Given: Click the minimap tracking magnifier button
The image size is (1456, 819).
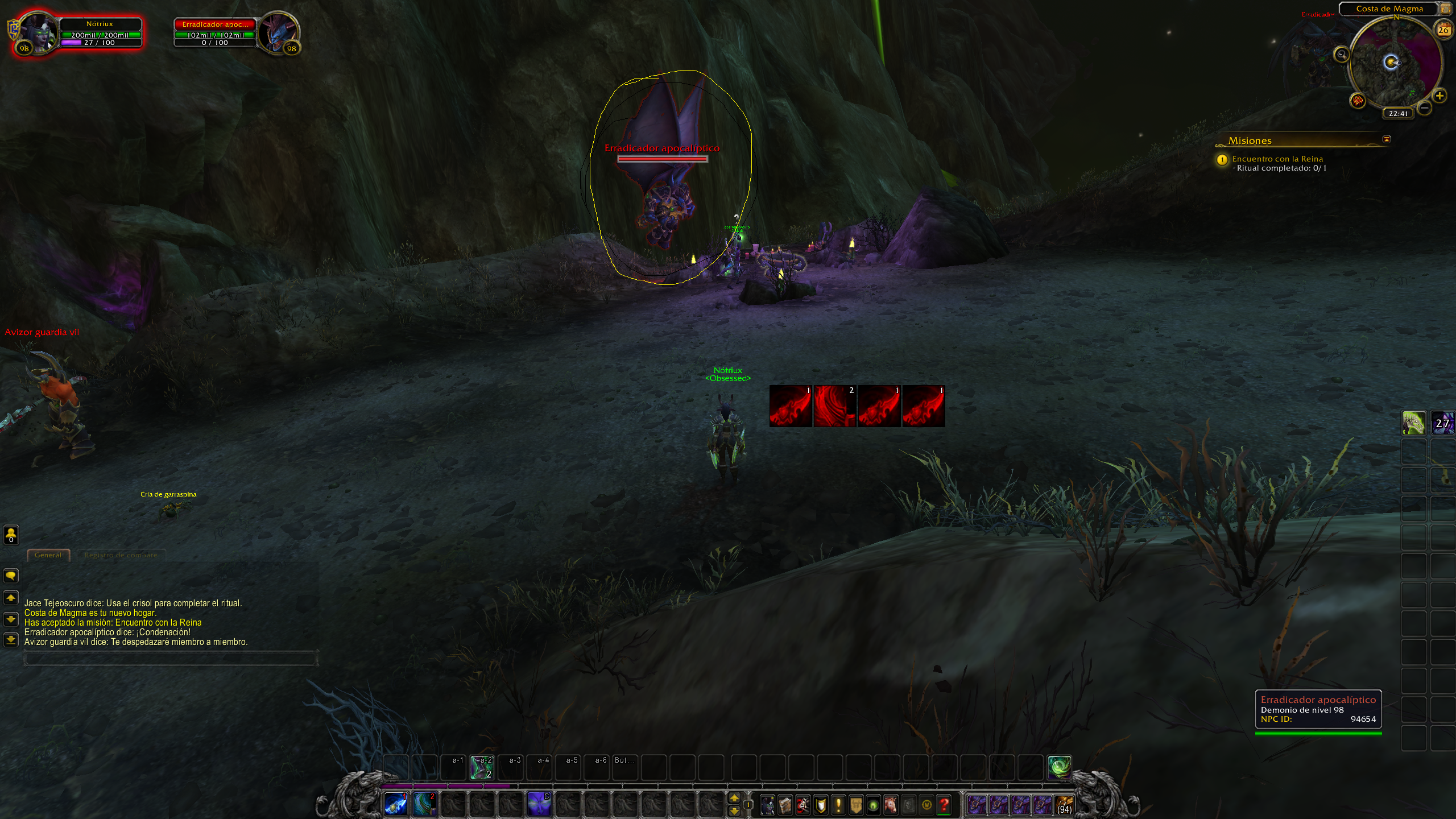Looking at the screenshot, I should (1342, 55).
